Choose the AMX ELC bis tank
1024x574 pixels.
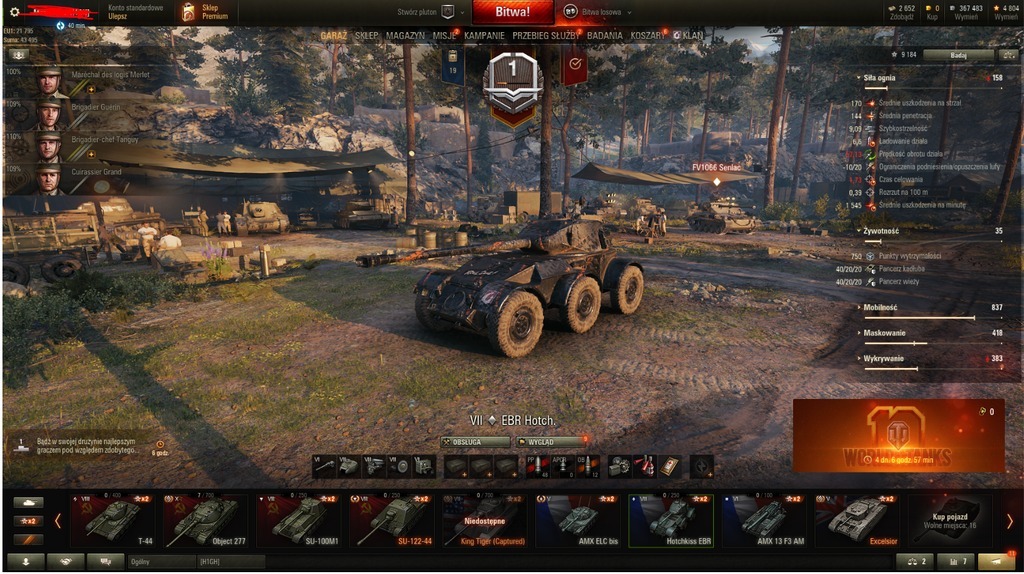pyautogui.click(x=579, y=520)
